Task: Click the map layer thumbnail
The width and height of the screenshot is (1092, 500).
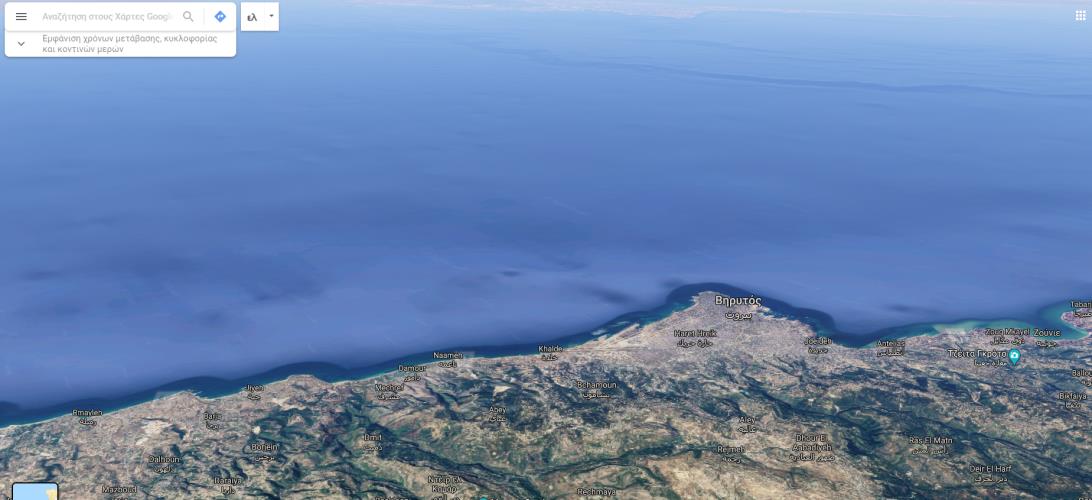Action: (x=35, y=492)
